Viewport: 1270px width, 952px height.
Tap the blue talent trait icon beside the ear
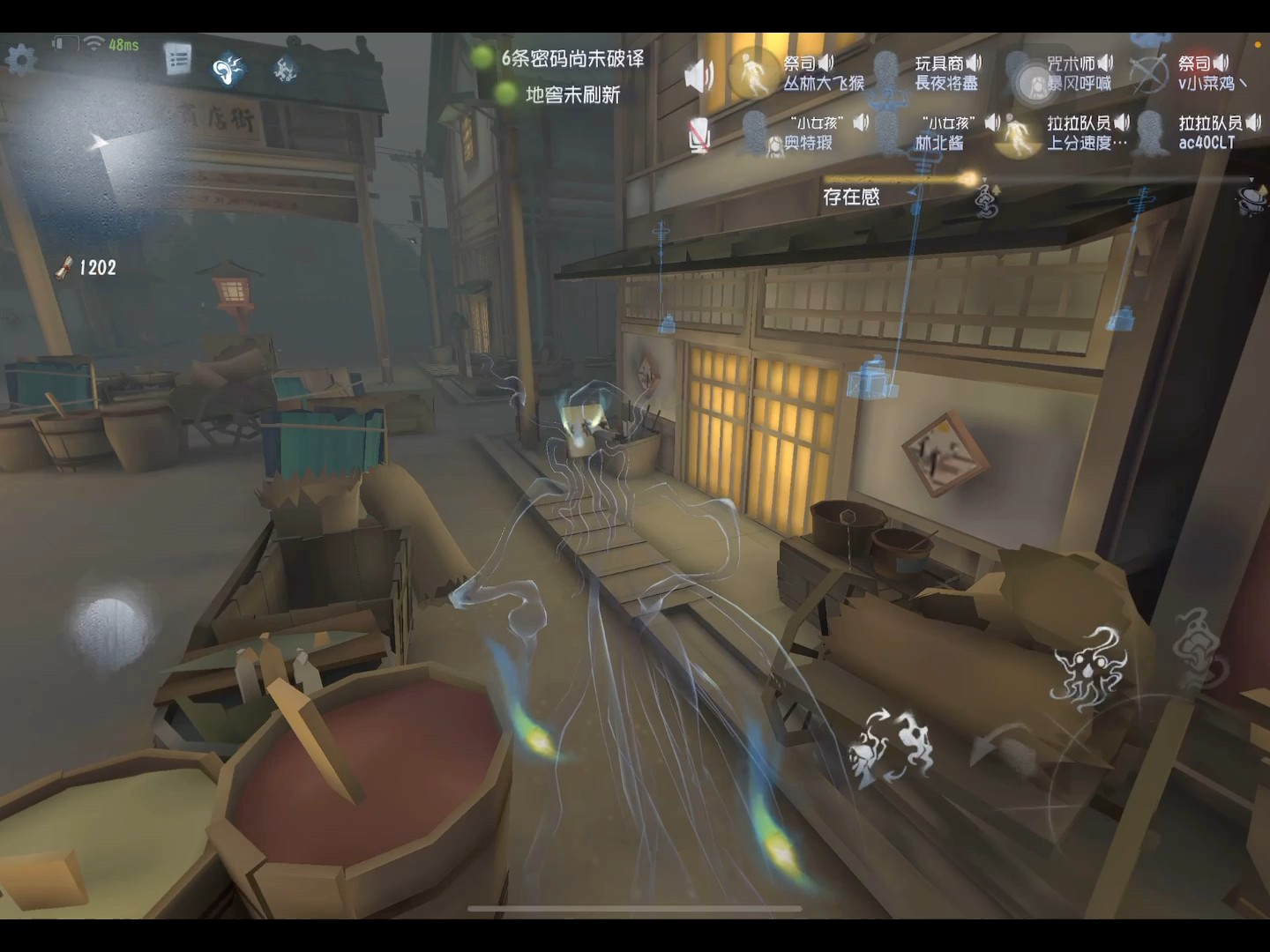(285, 68)
